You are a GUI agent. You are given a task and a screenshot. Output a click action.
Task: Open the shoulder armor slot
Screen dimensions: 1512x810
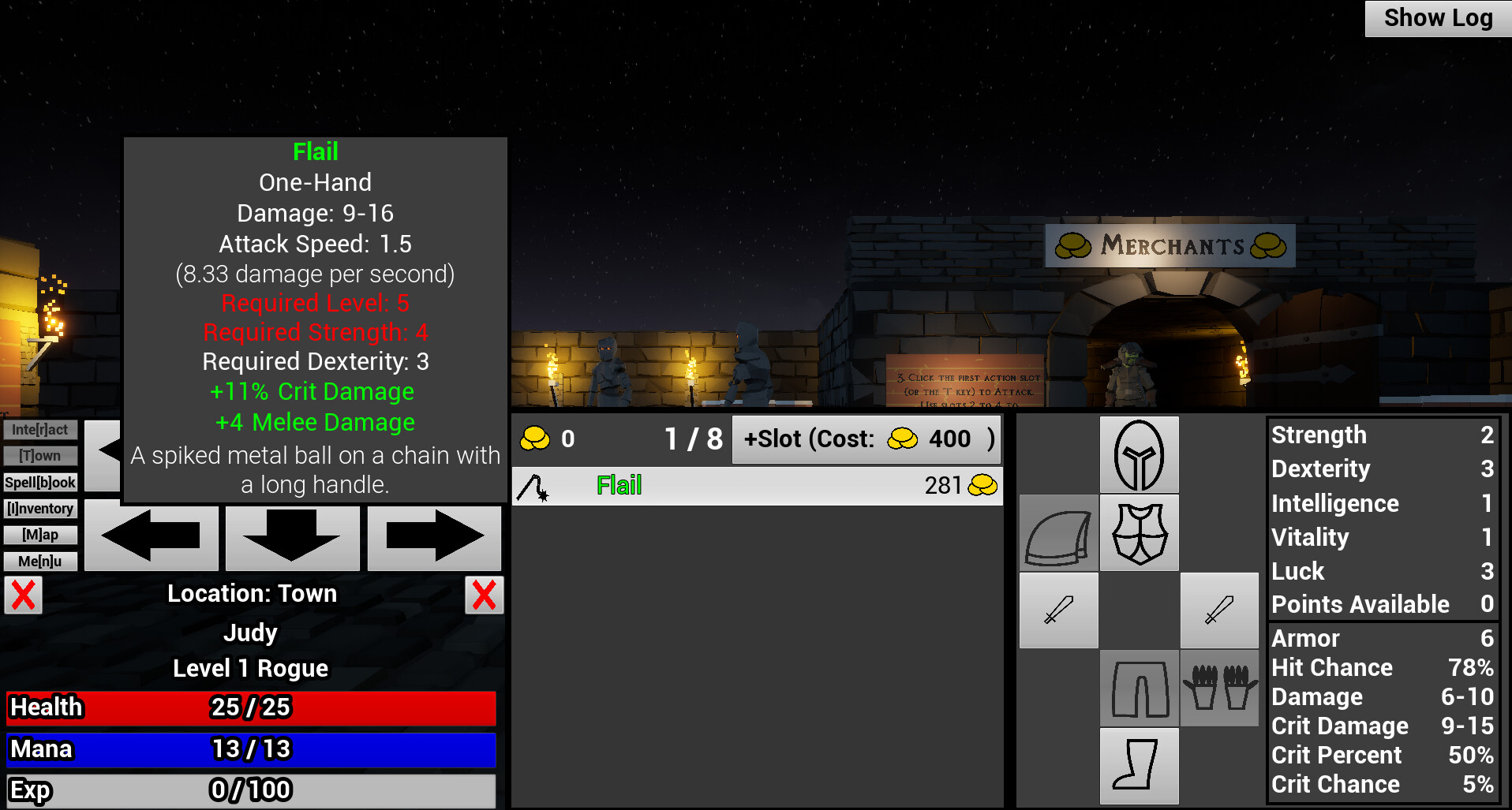click(x=1058, y=532)
